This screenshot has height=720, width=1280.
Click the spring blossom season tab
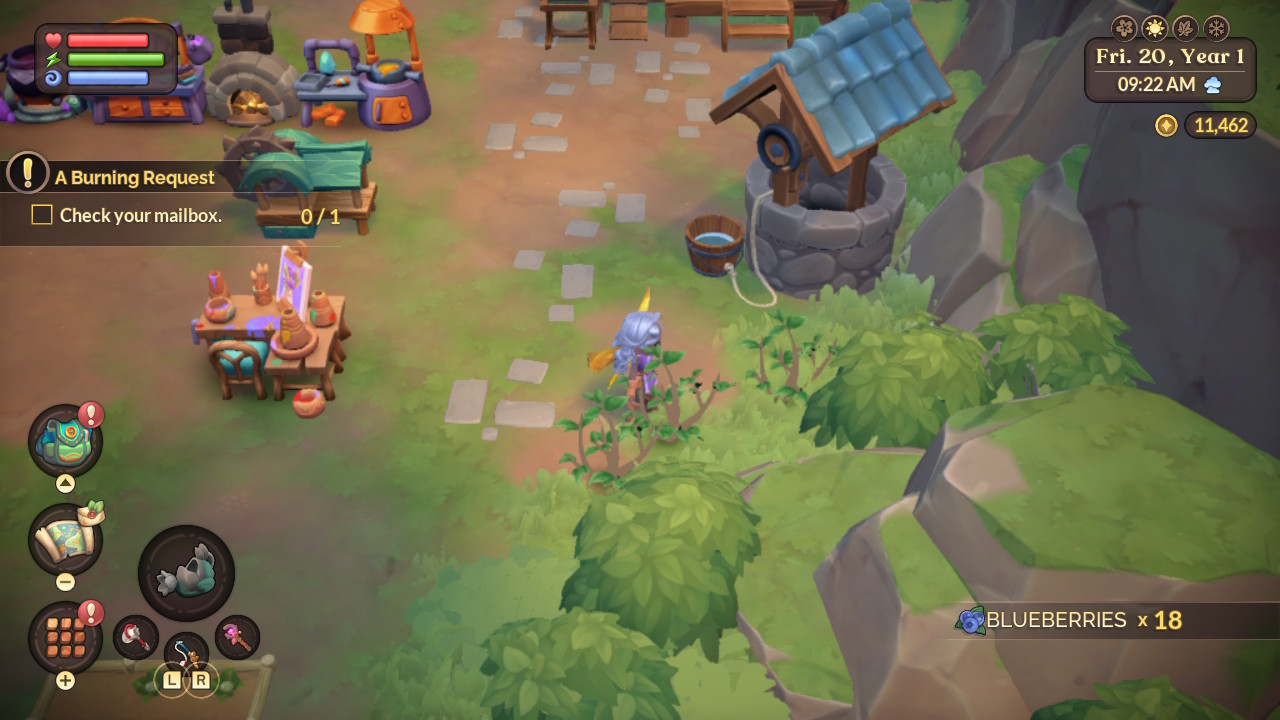(1123, 28)
